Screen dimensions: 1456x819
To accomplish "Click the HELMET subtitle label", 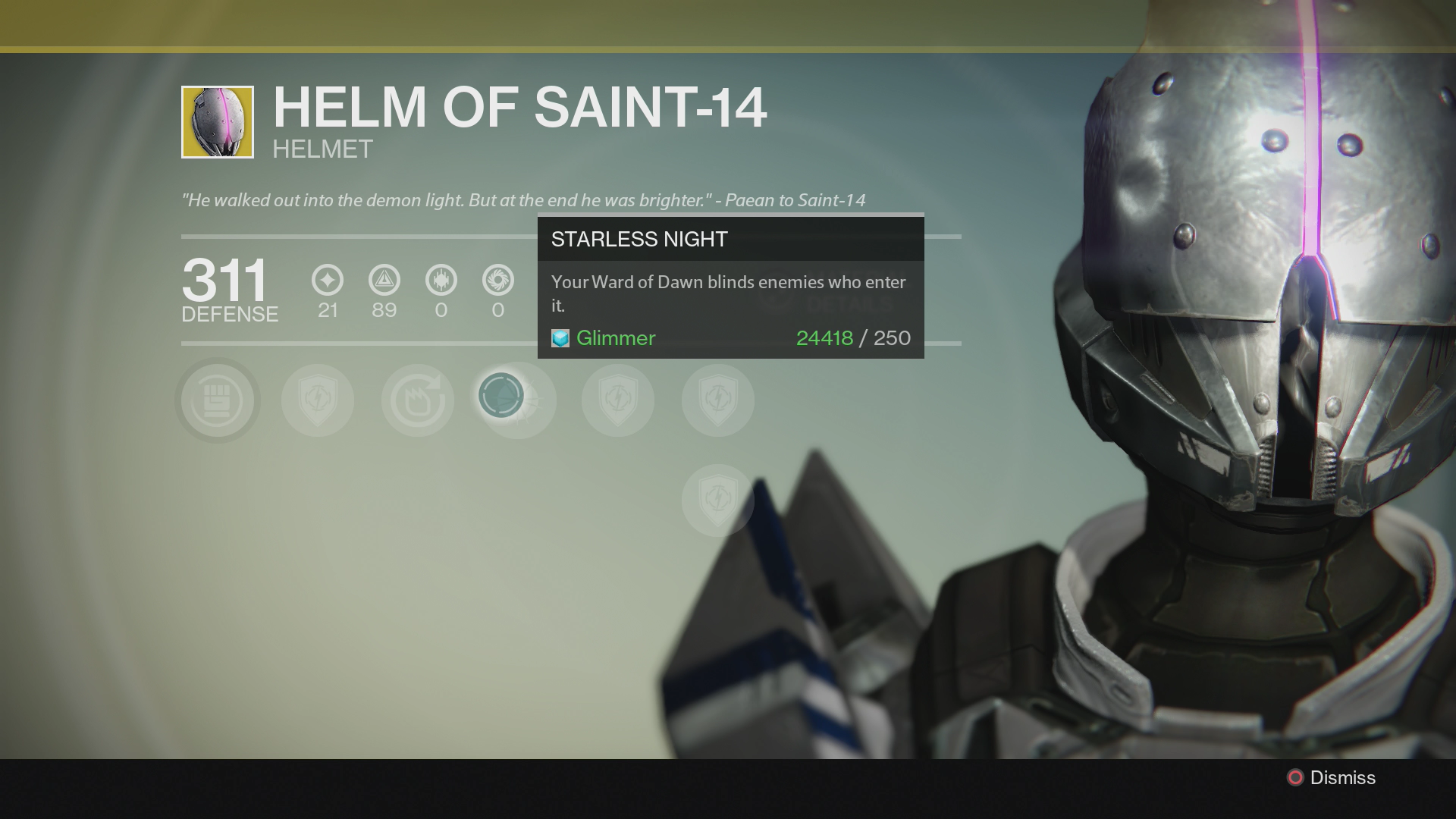I will coord(323,149).
